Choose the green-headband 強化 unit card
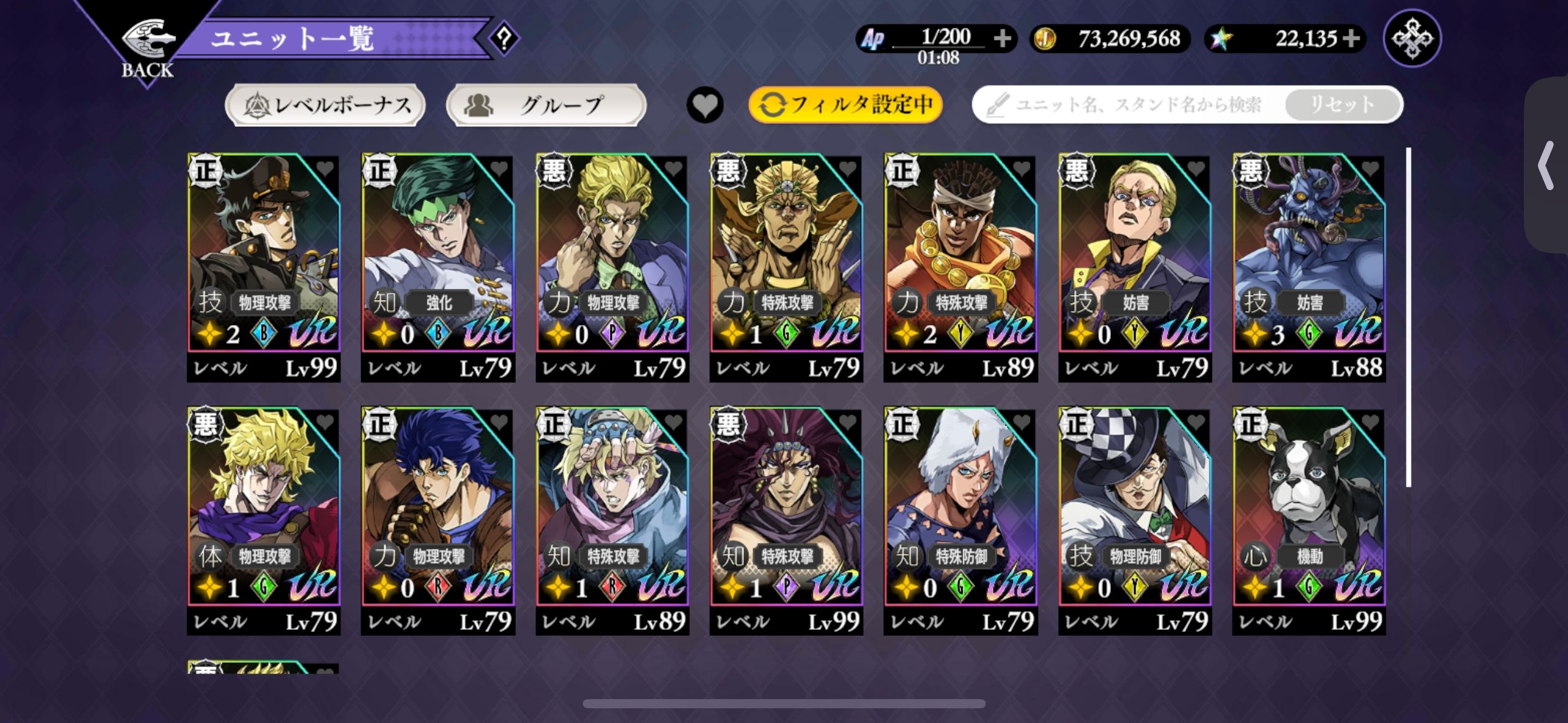This screenshot has height=723, width=1568. click(438, 258)
